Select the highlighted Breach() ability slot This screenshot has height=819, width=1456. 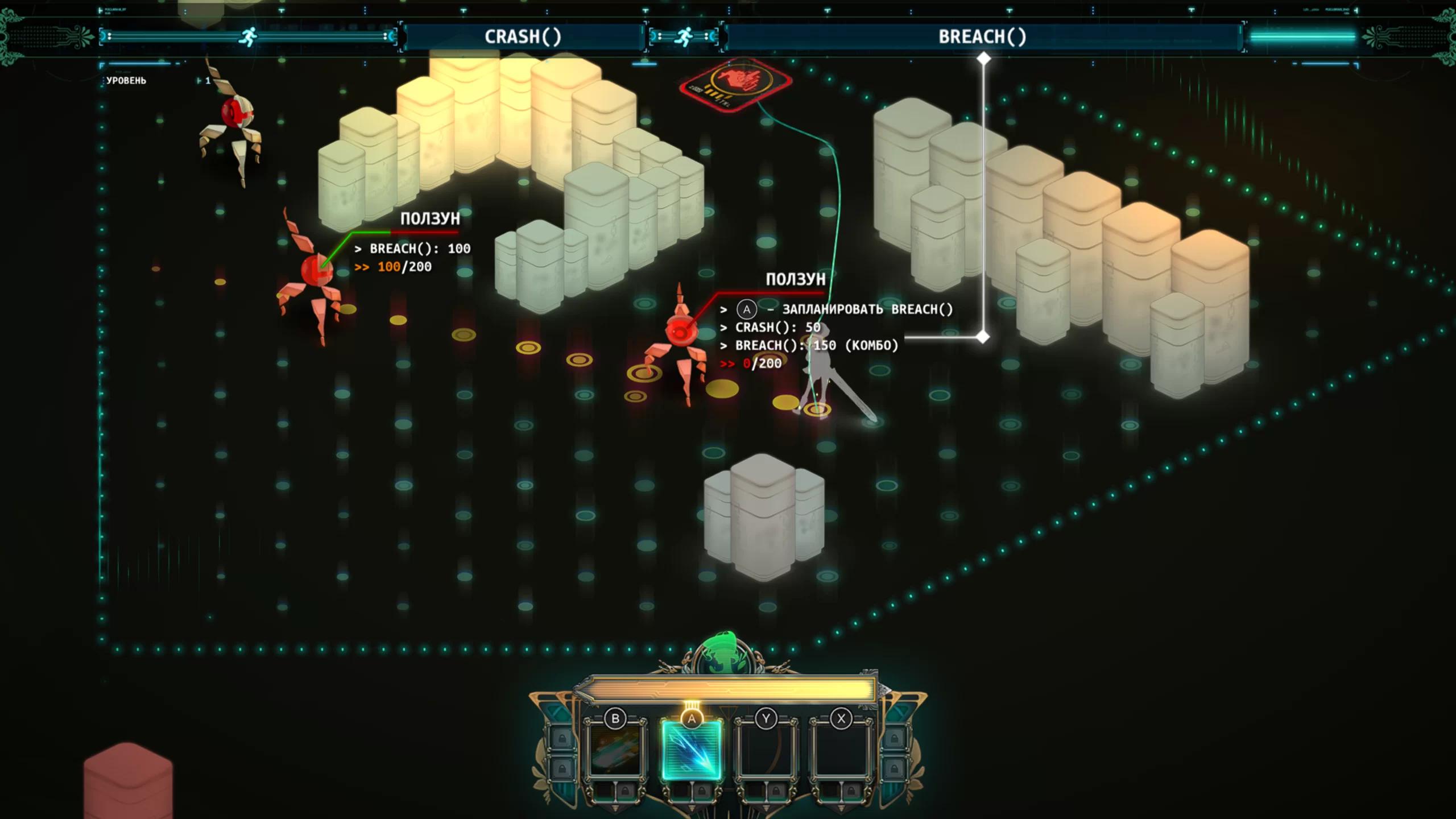[691, 750]
